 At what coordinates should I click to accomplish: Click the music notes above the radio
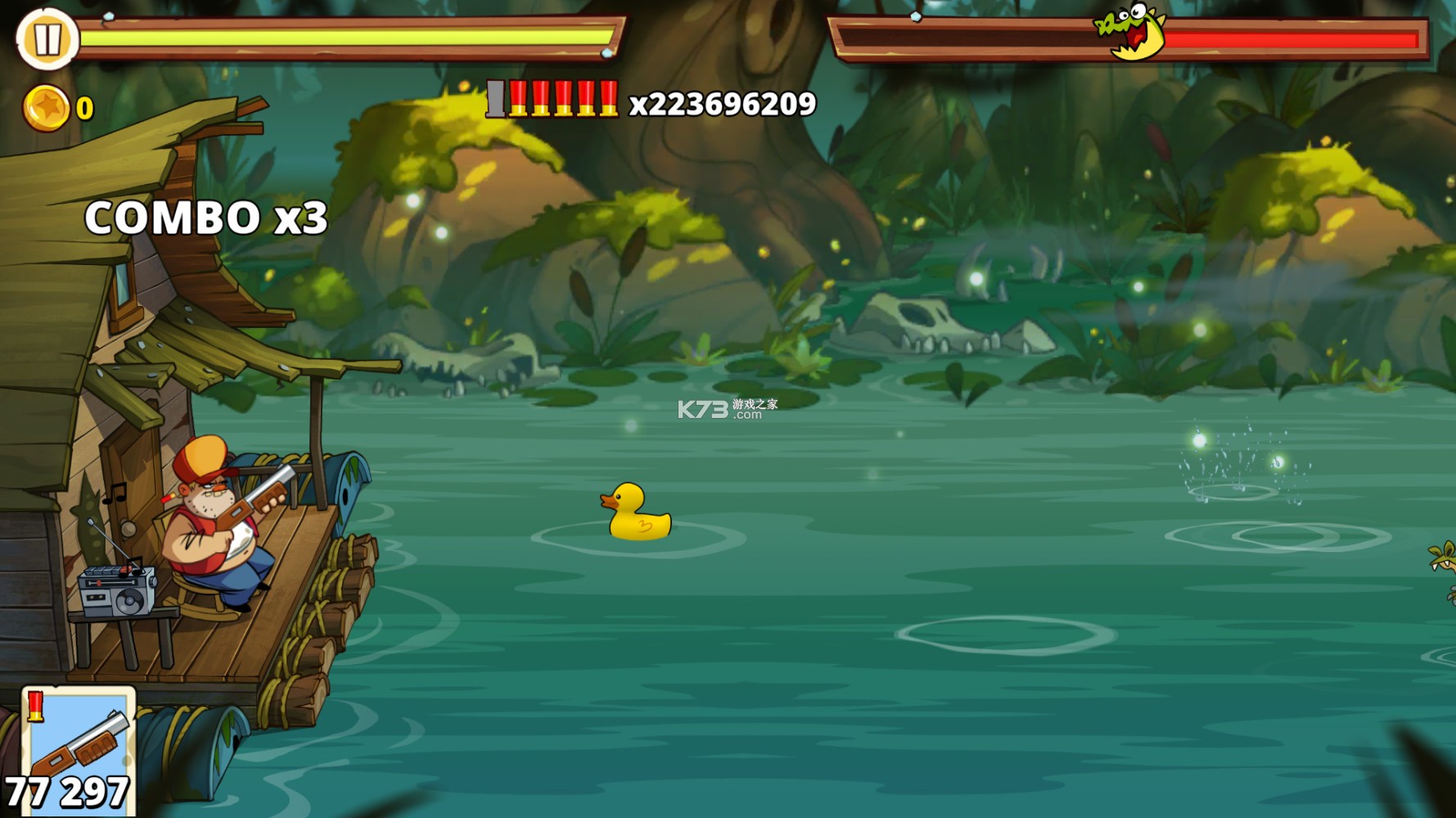pos(115,494)
